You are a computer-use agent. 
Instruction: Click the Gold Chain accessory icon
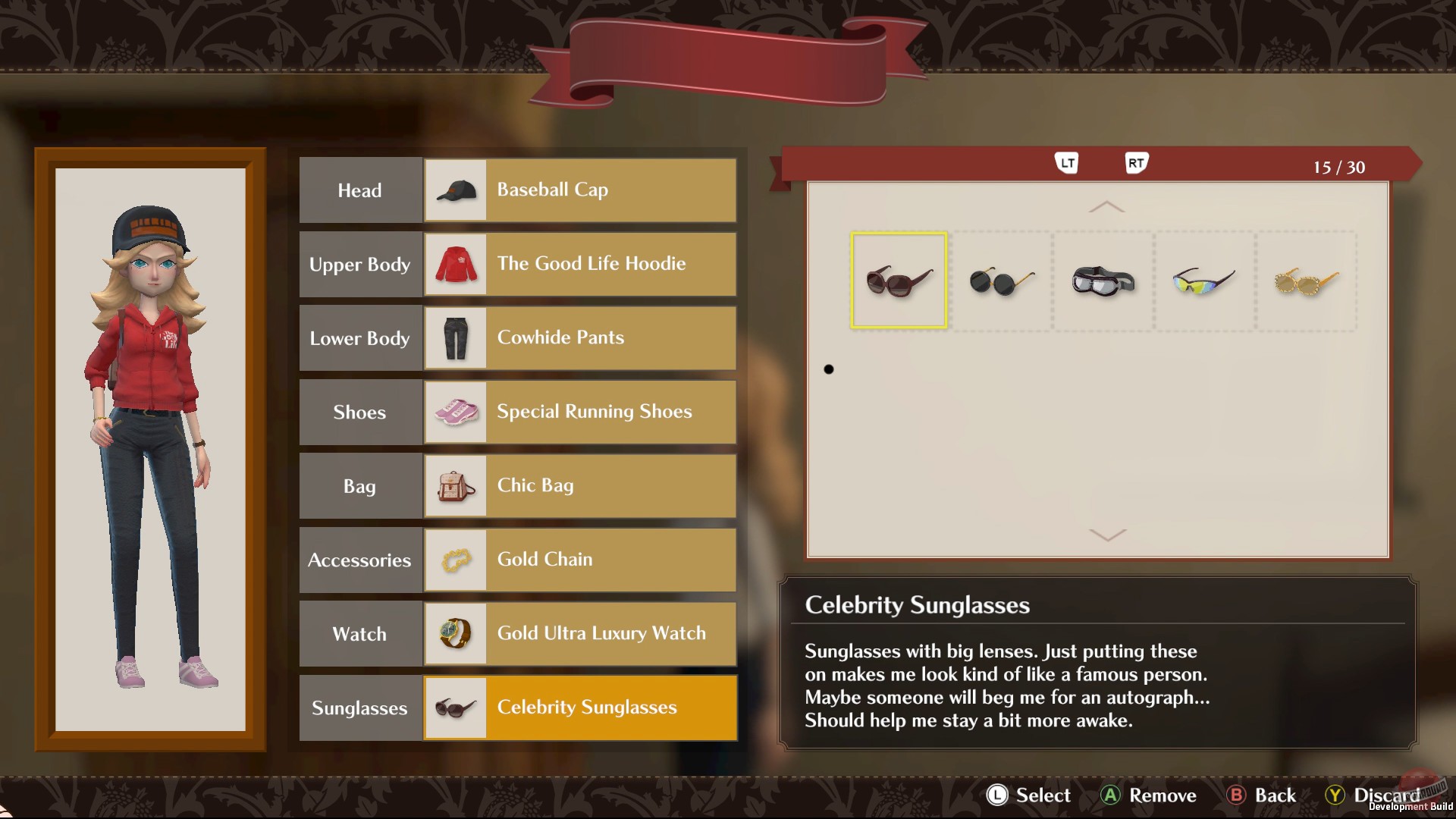[456, 560]
